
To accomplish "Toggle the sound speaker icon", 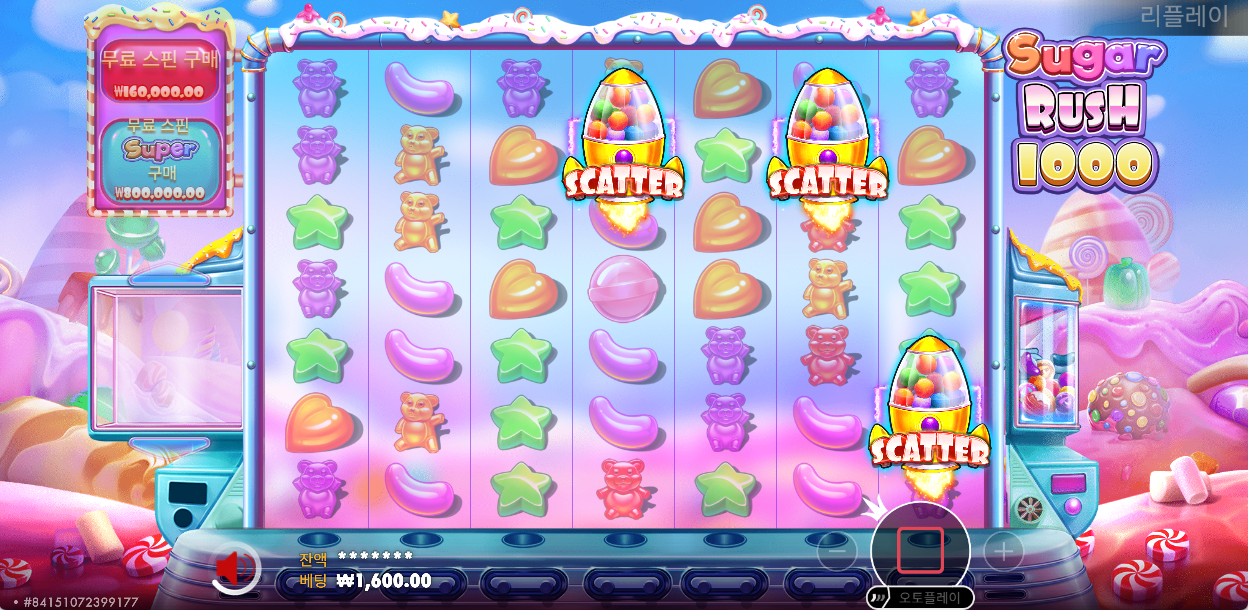I will [x=231, y=568].
